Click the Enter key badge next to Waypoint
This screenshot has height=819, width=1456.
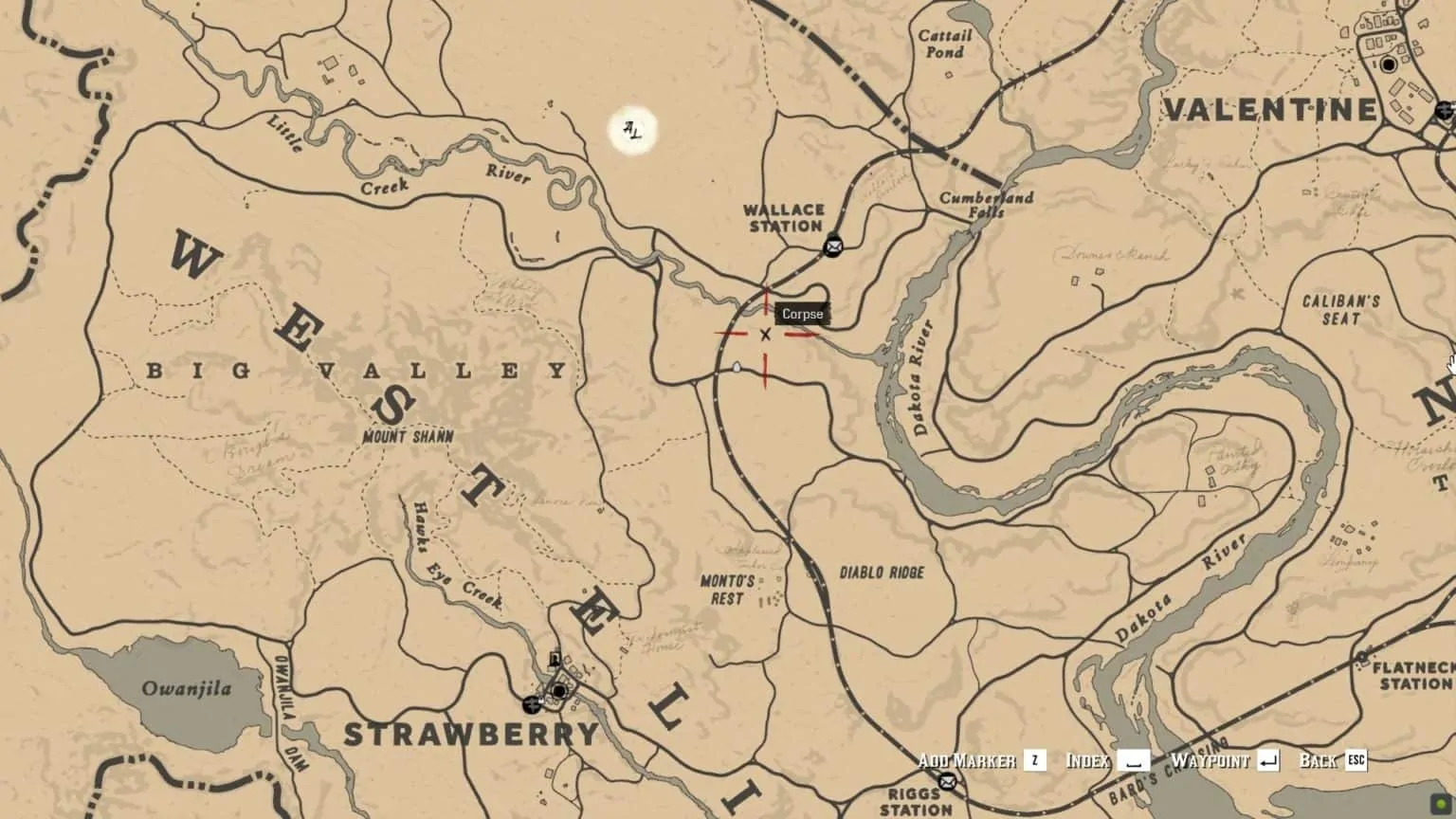pyautogui.click(x=1269, y=760)
